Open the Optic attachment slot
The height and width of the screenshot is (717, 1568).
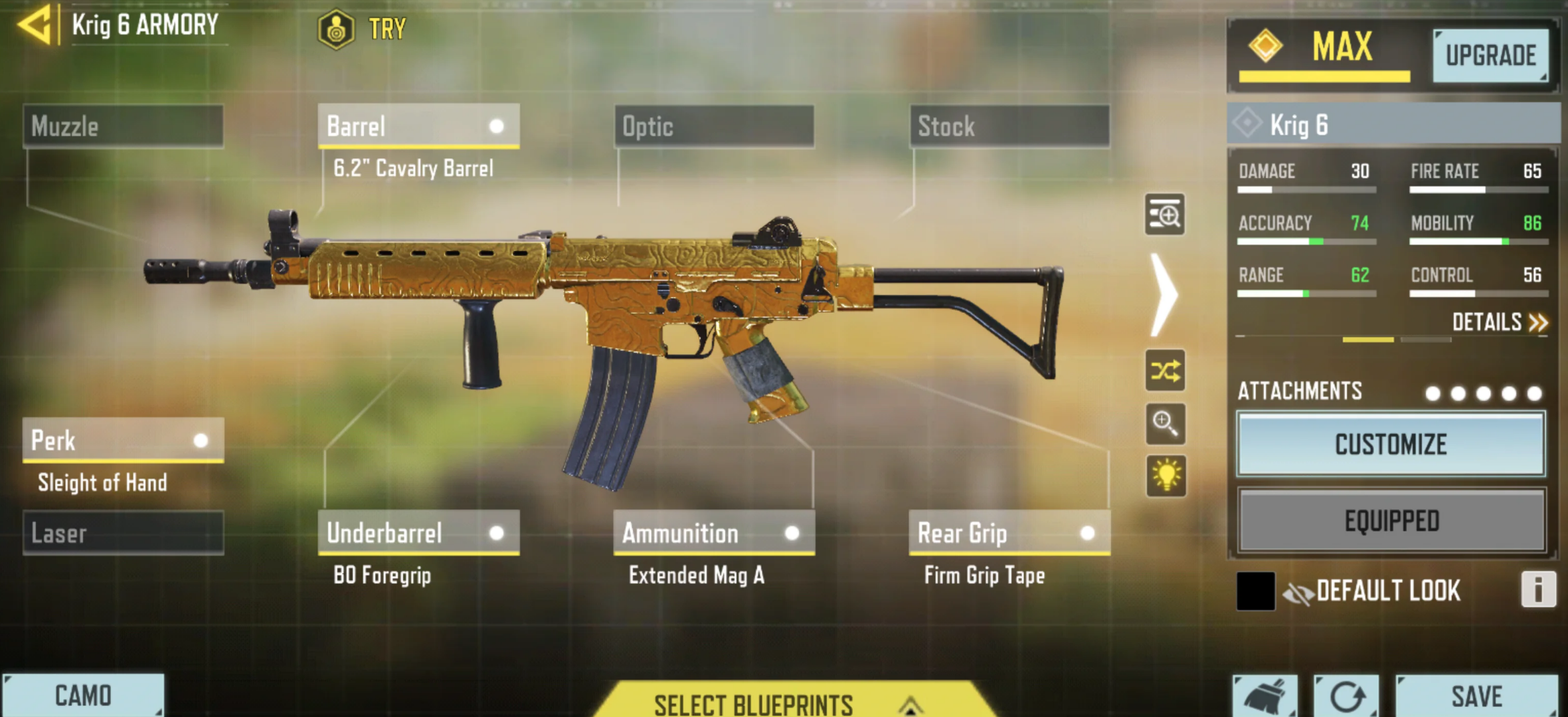pyautogui.click(x=714, y=126)
